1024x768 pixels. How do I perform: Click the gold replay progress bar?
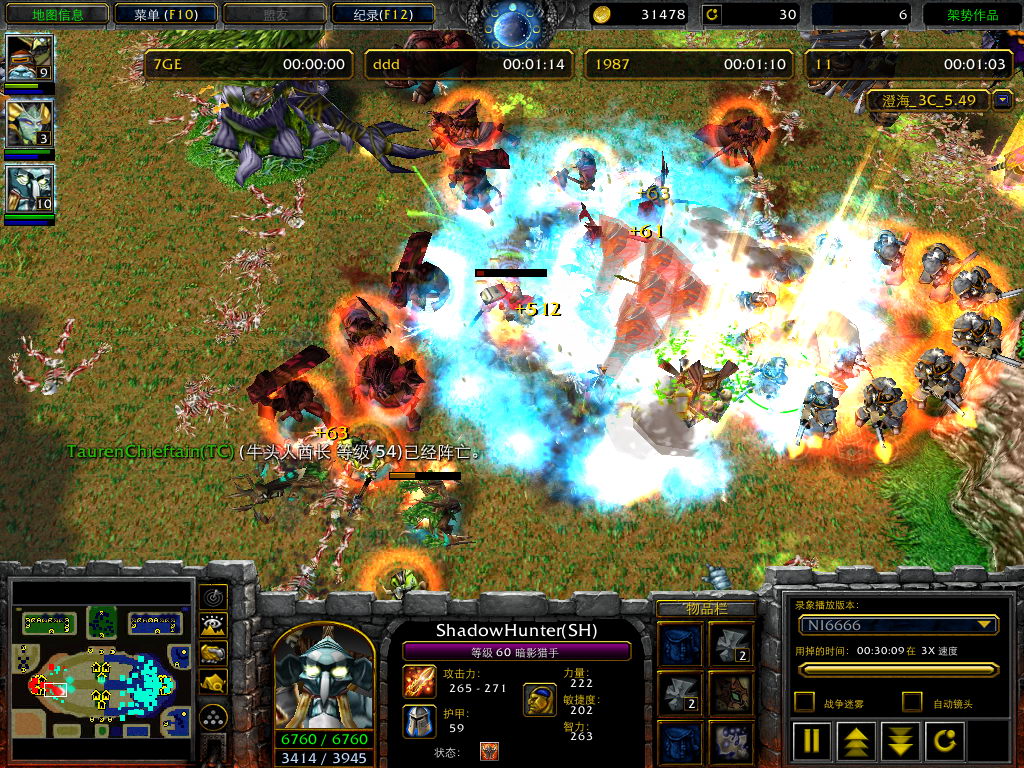pos(897,670)
